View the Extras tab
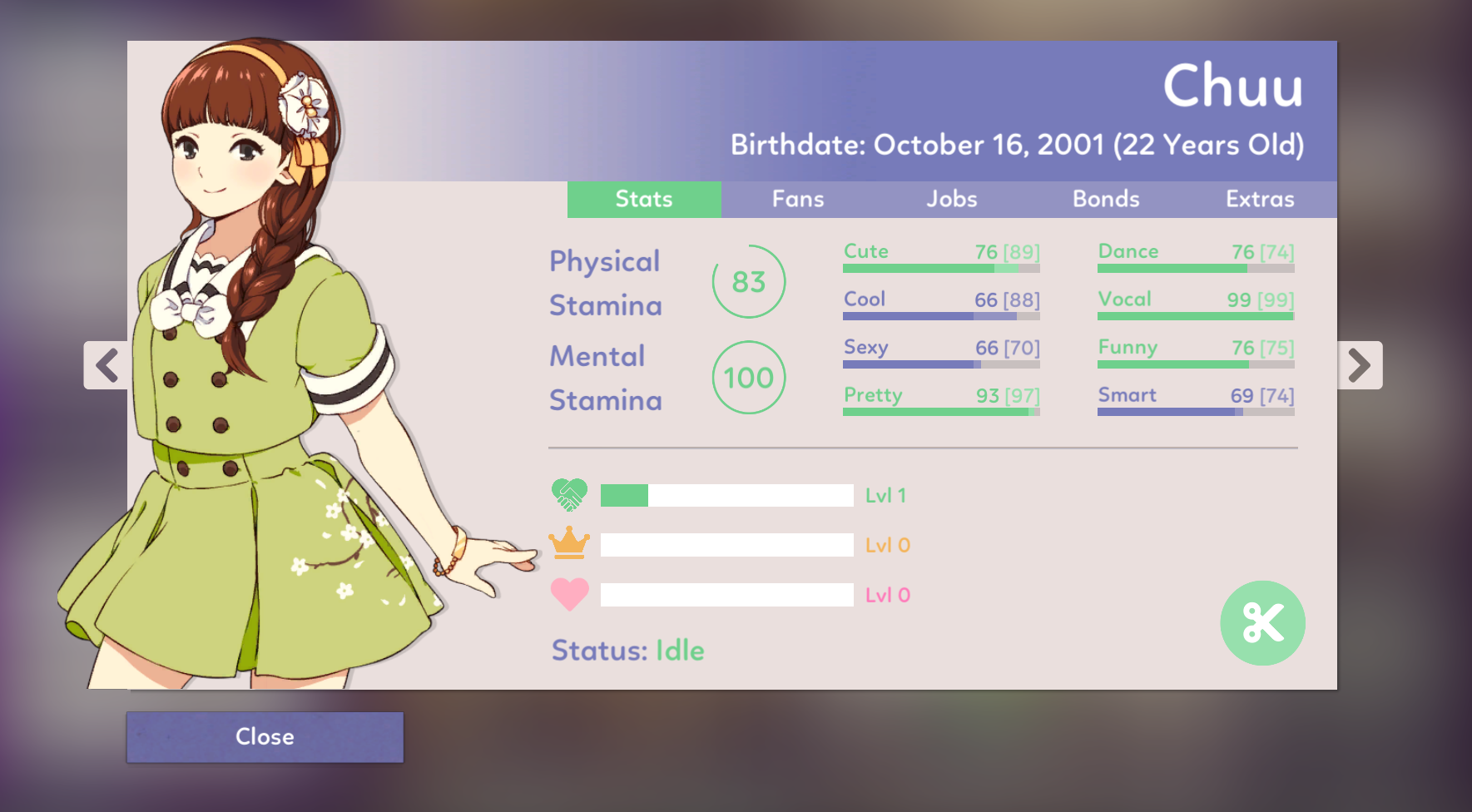Viewport: 1472px width, 812px height. pyautogui.click(x=1260, y=200)
